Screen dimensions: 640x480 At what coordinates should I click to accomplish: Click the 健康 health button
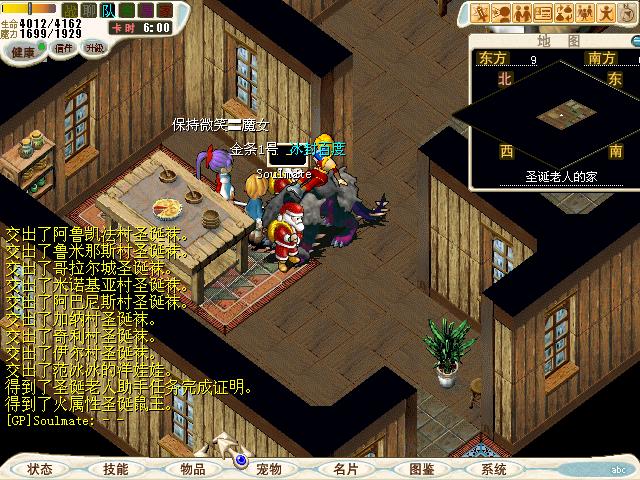(x=23, y=50)
